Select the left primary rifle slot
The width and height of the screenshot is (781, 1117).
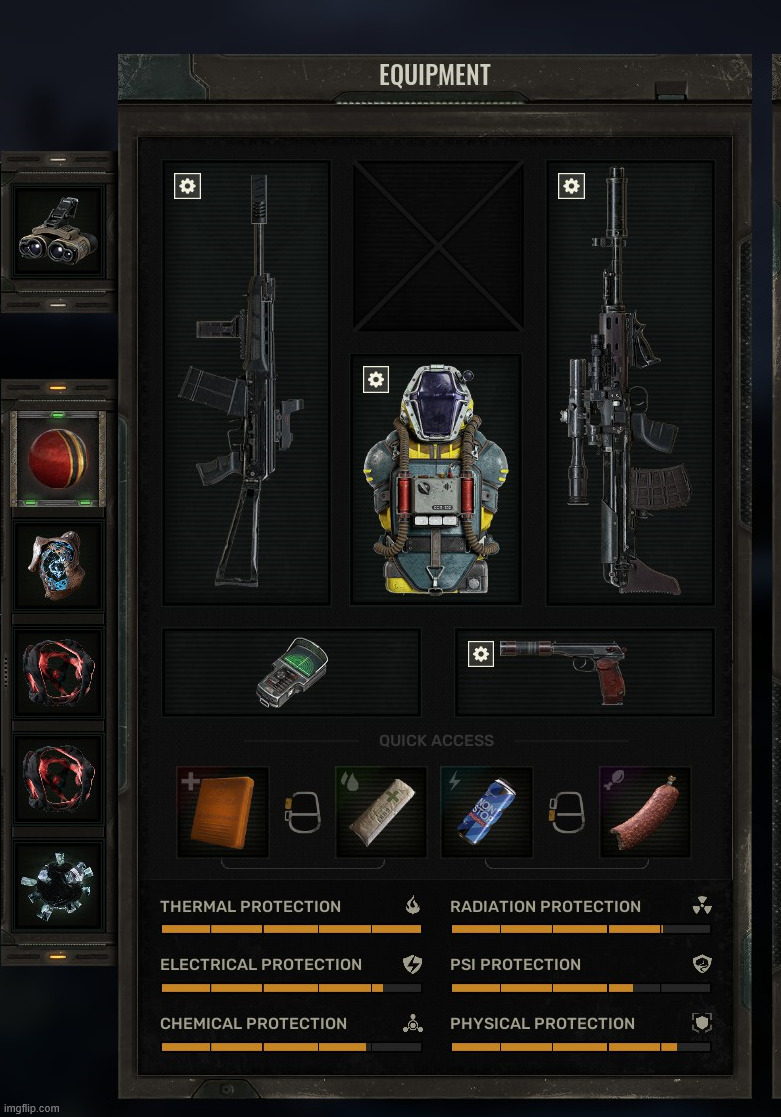(x=246, y=385)
